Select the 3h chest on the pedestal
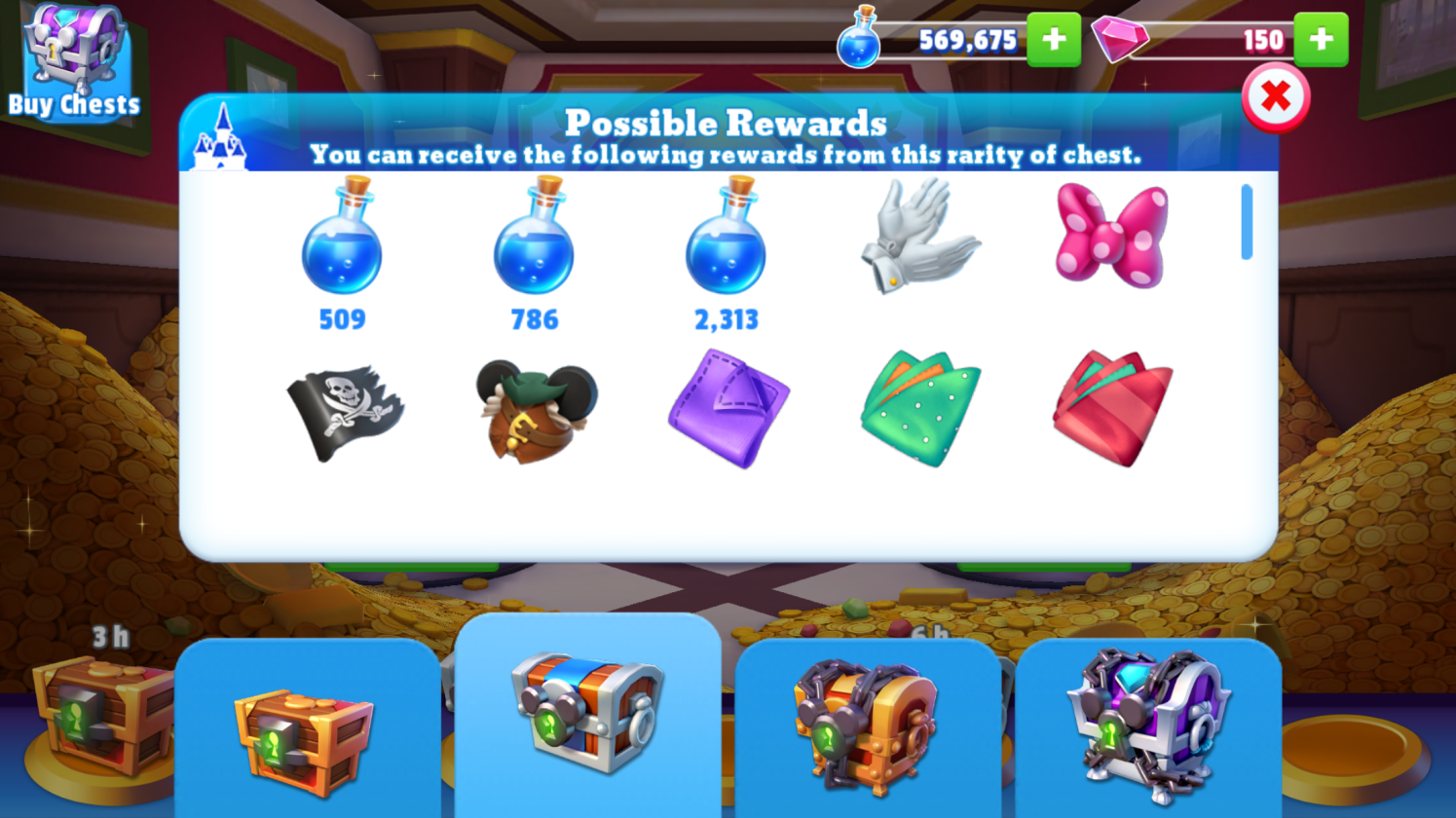1456x818 pixels. click(x=93, y=716)
